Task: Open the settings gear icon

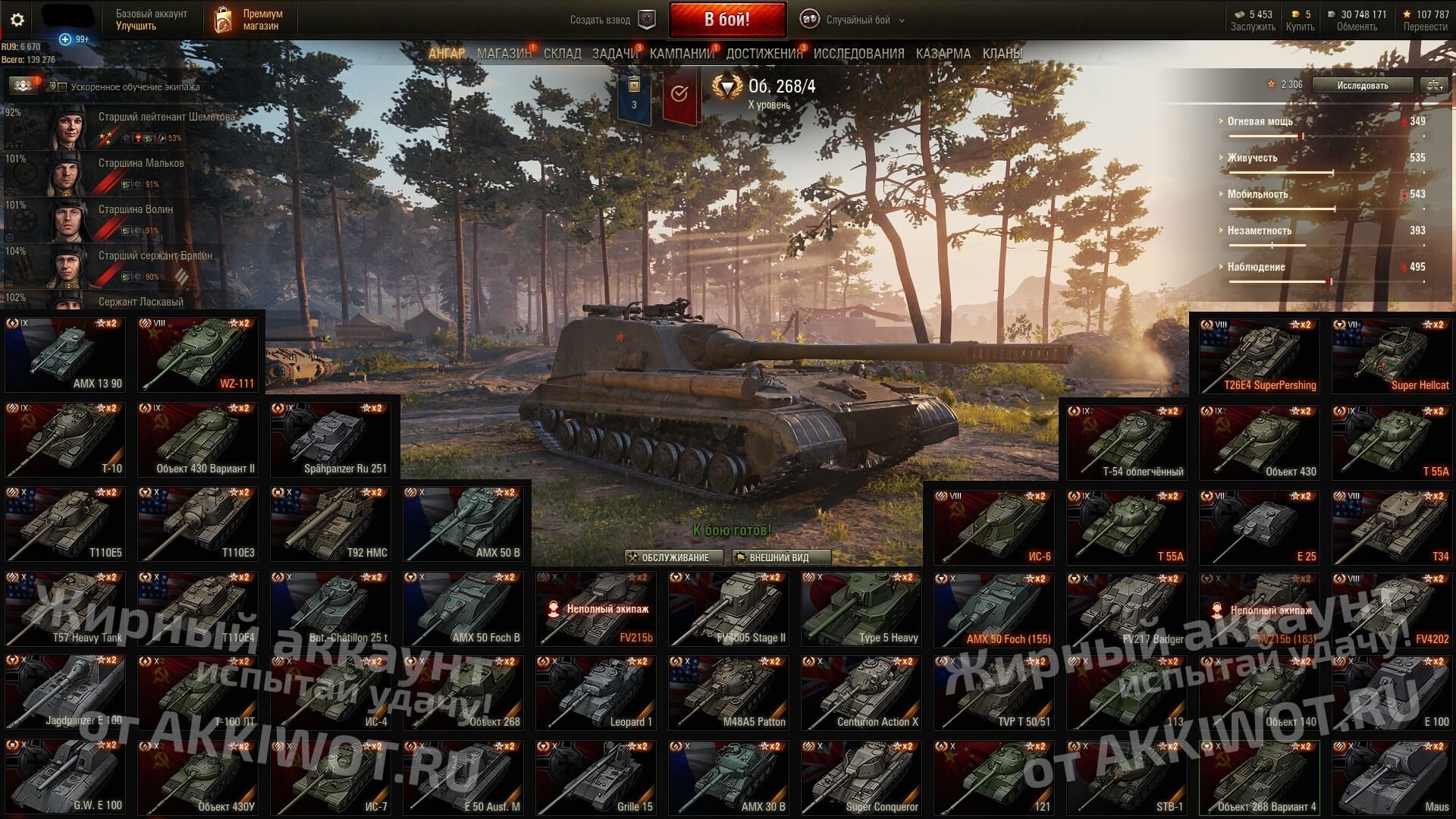Action: [17, 20]
